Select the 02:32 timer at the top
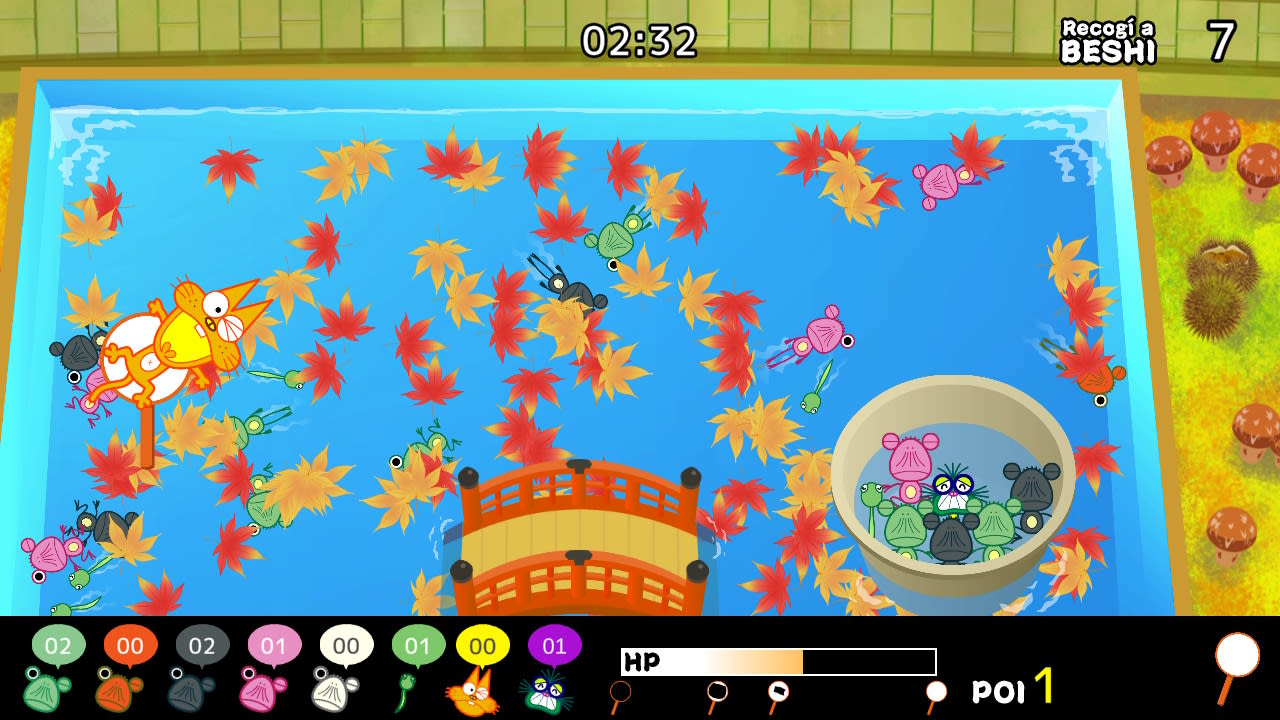The image size is (1280, 720). (x=639, y=38)
